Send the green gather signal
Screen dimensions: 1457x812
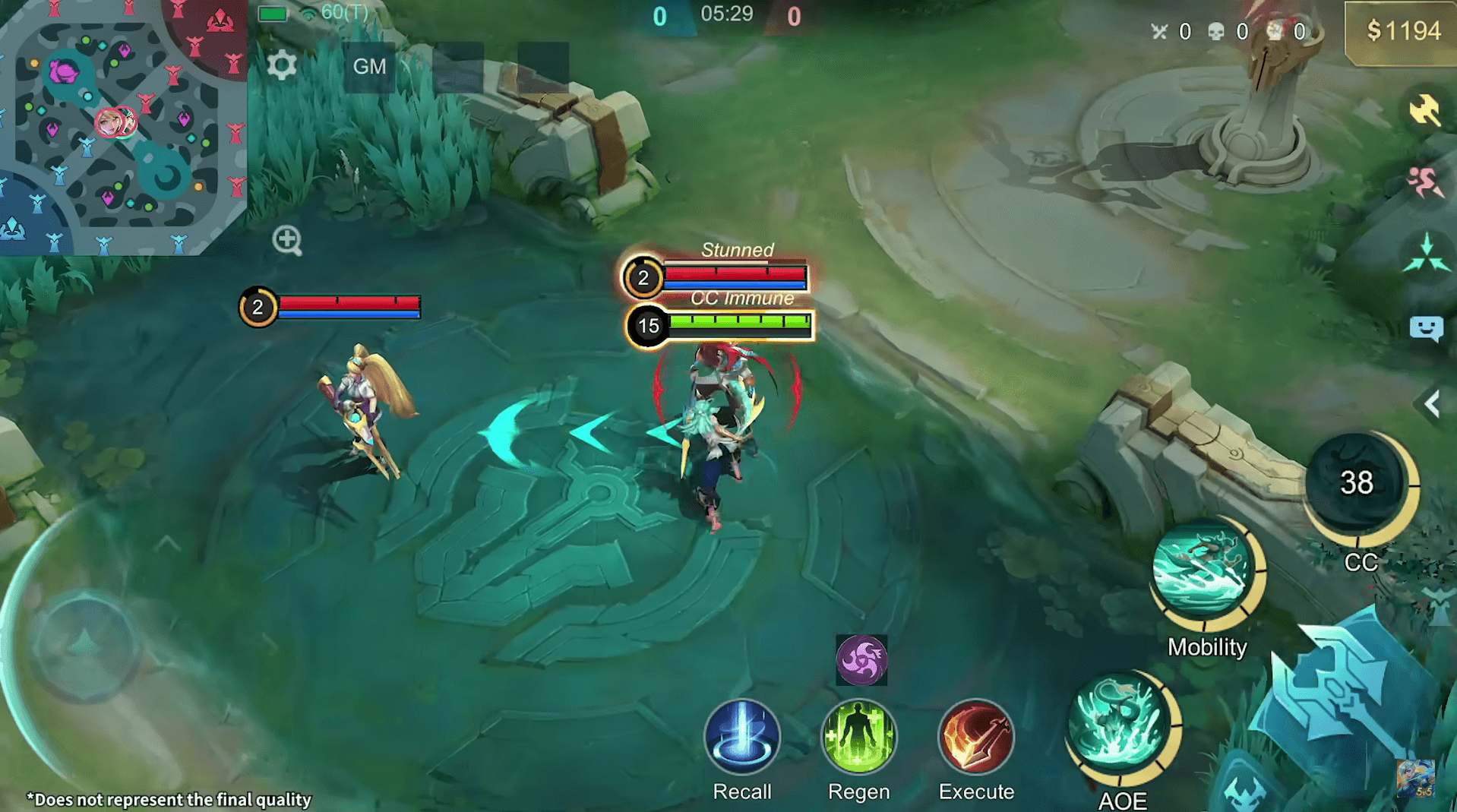pyautogui.click(x=1426, y=254)
